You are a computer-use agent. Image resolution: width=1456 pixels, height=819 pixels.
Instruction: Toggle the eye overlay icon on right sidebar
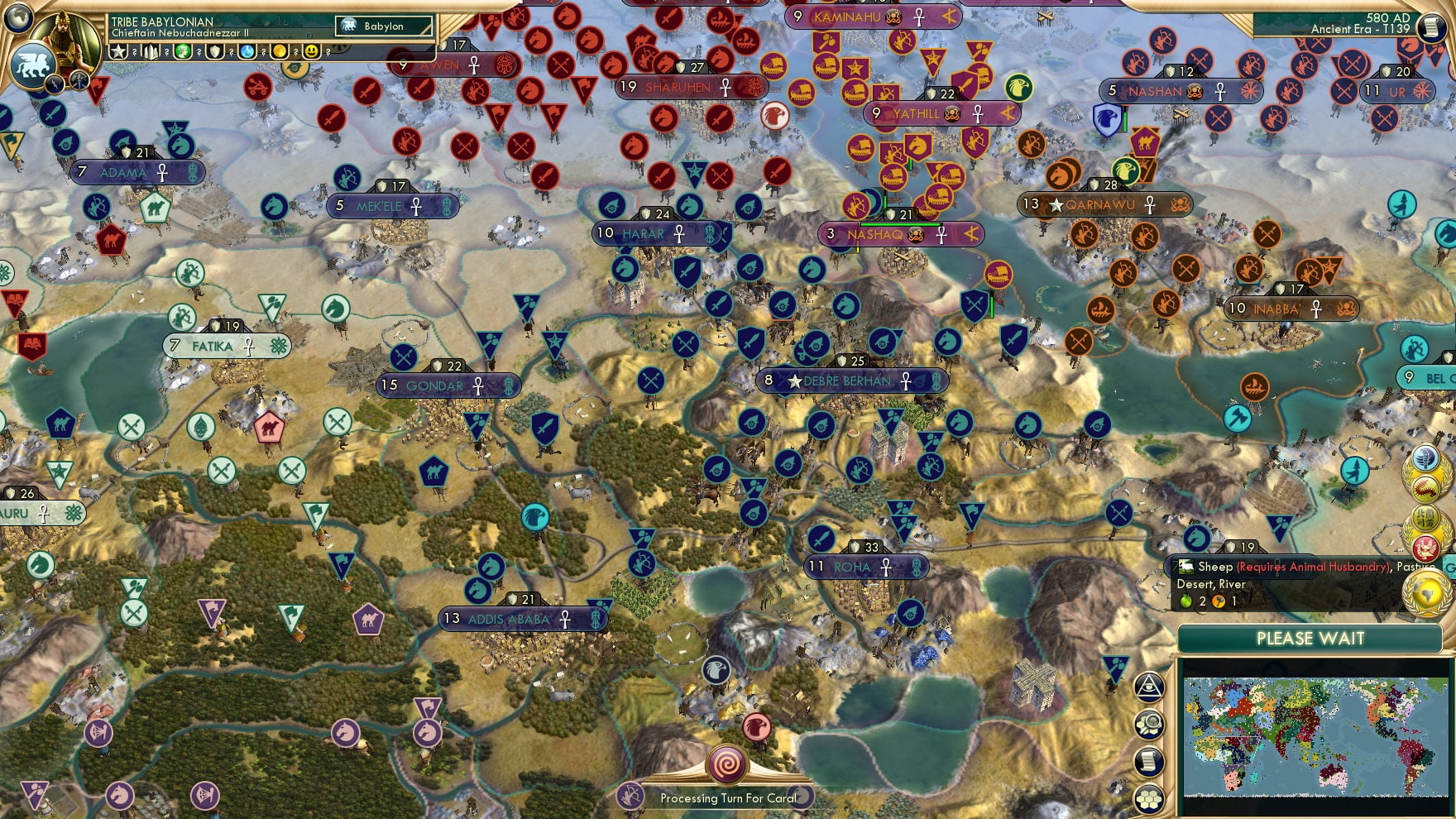tap(1150, 687)
